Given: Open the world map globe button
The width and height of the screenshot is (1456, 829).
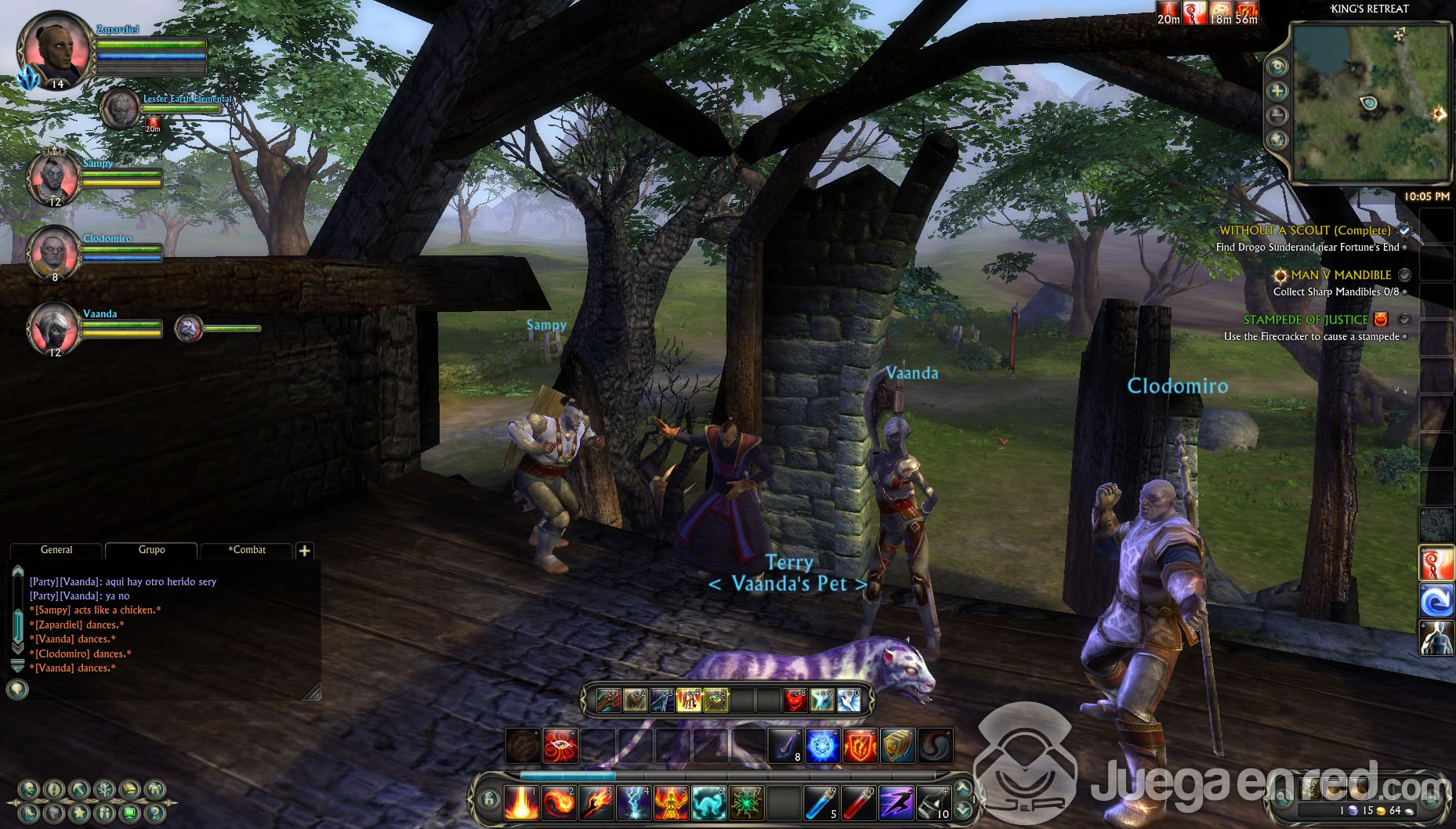Looking at the screenshot, I should point(1277,140).
